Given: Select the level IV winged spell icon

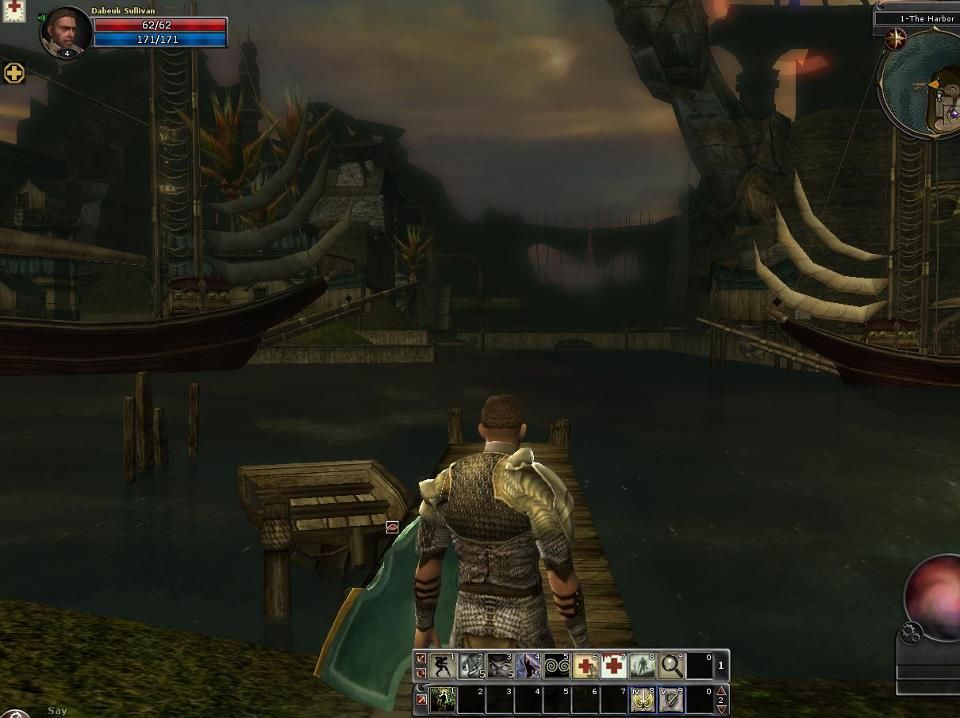Looking at the screenshot, I should pyautogui.click(x=642, y=700).
